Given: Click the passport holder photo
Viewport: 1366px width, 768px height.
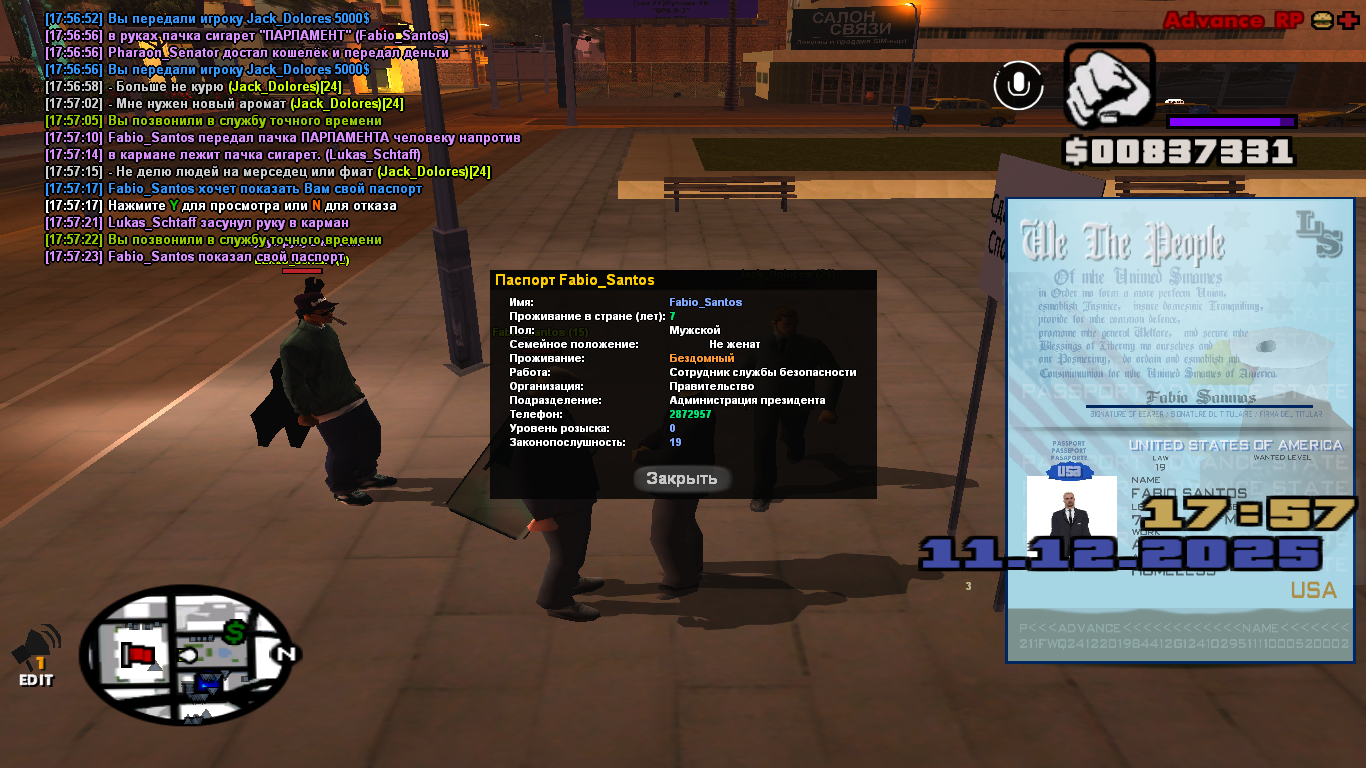Looking at the screenshot, I should click(1071, 514).
